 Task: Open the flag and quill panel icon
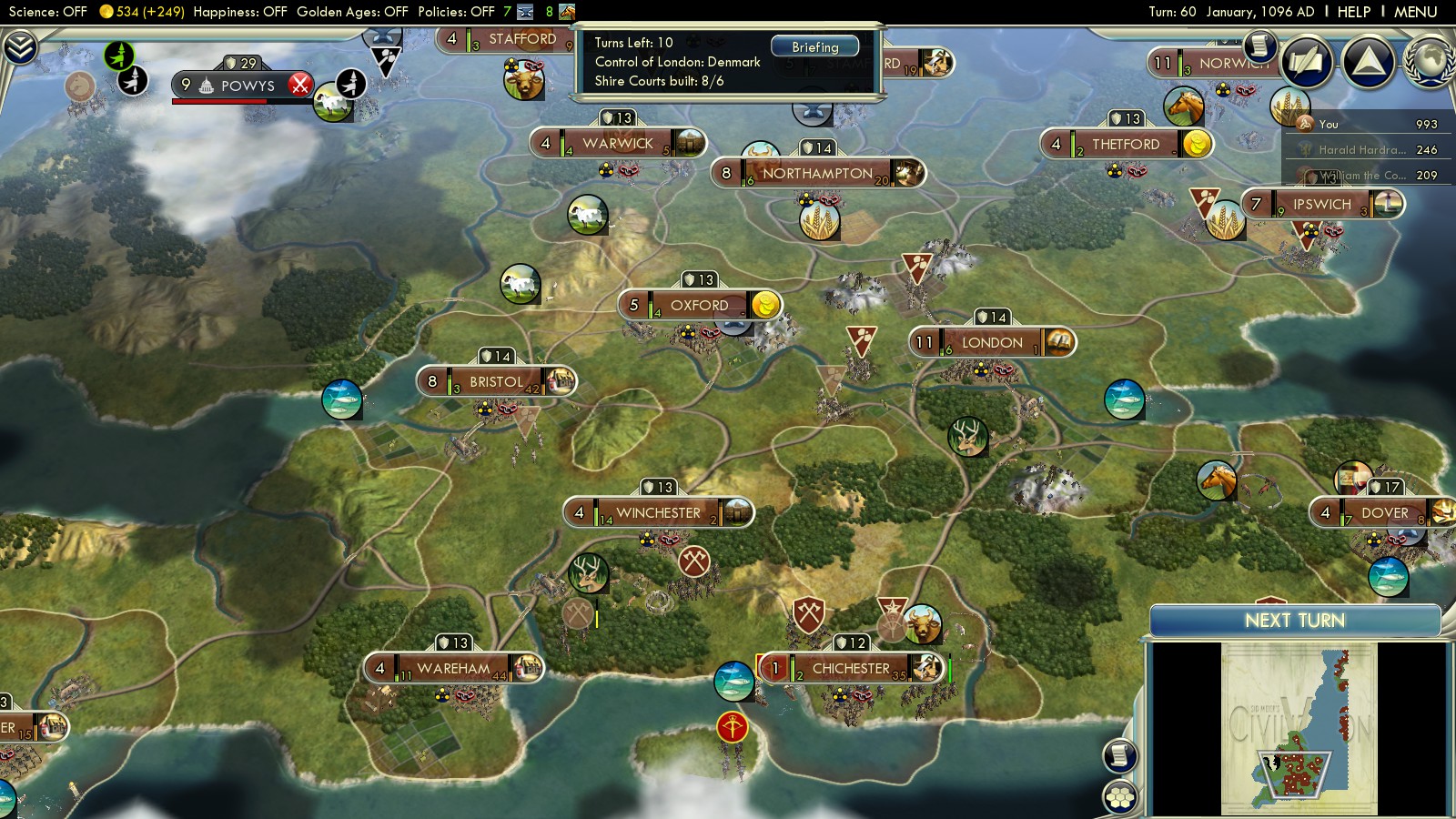pos(1308,62)
